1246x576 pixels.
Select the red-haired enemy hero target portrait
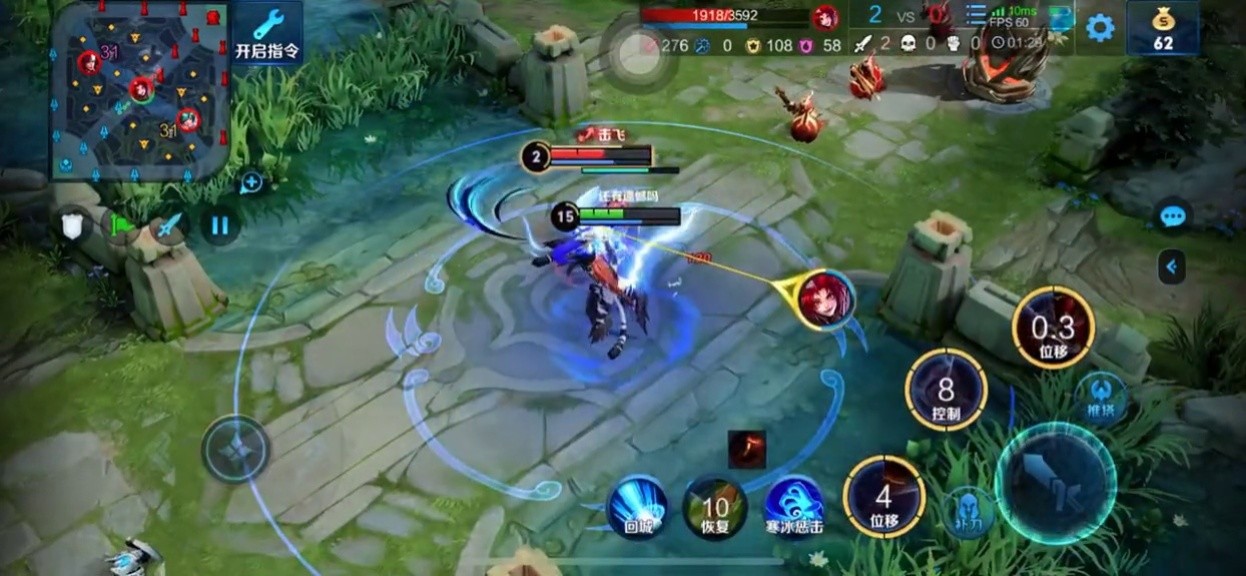pyautogui.click(x=827, y=298)
